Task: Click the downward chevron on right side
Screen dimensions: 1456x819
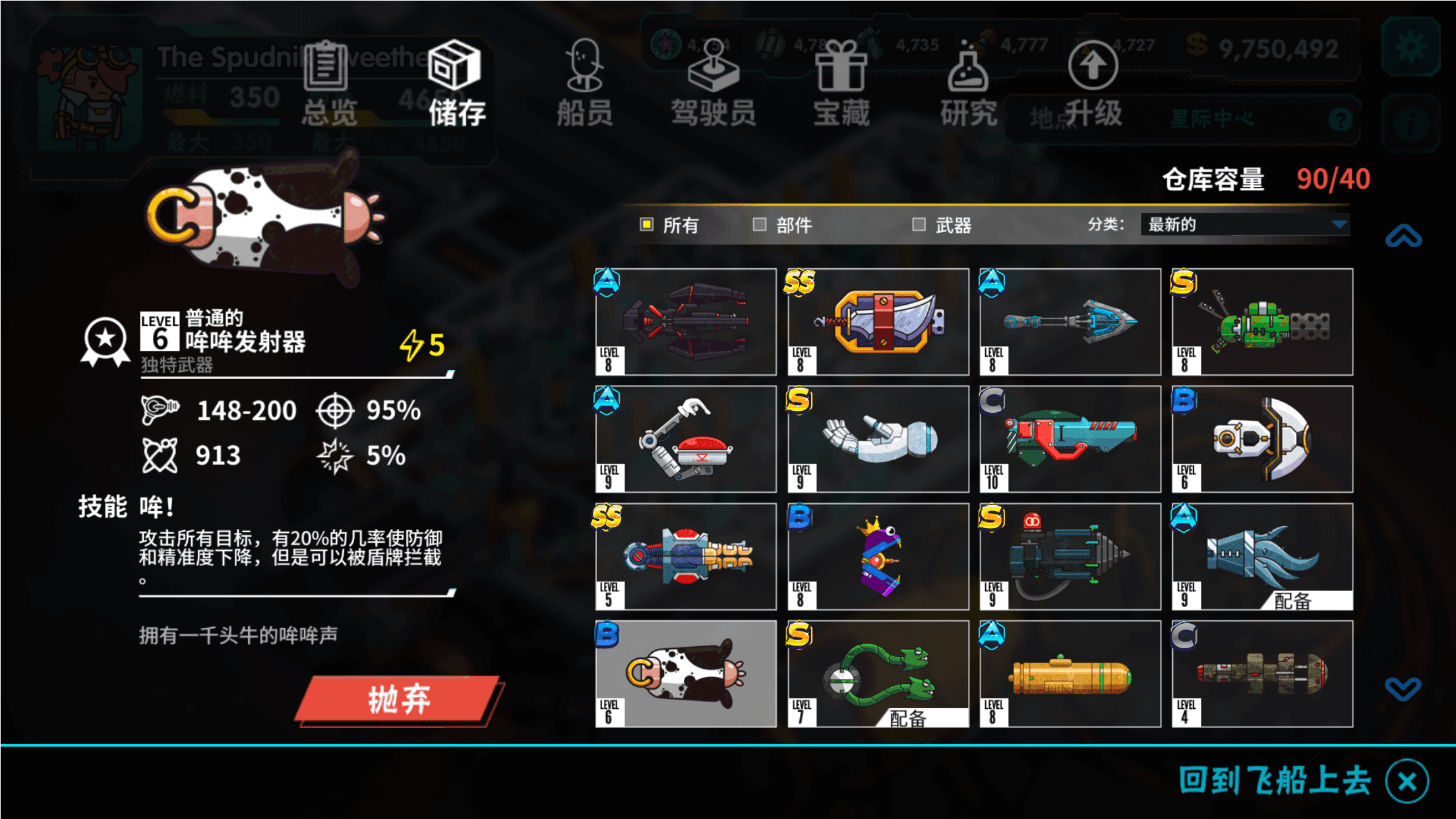Action: [x=1405, y=688]
